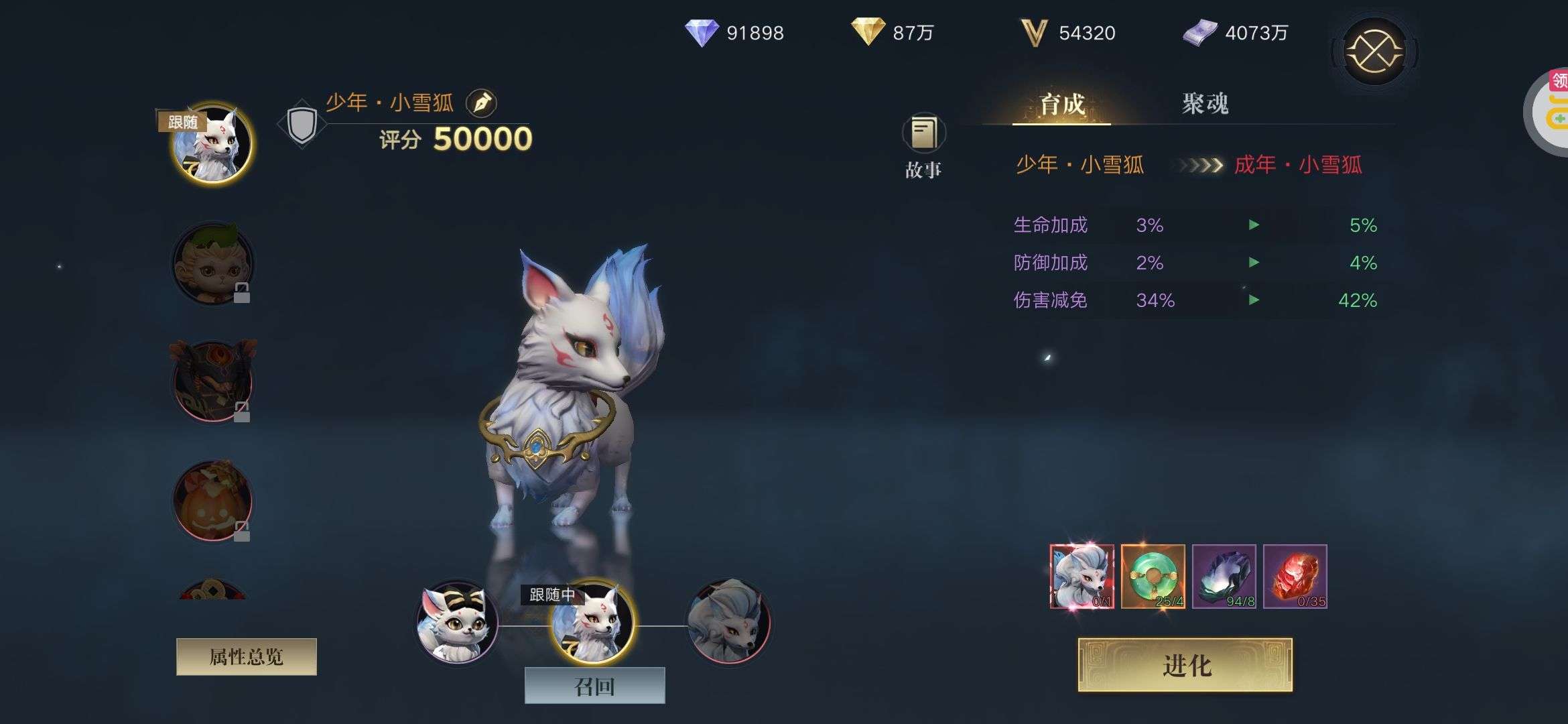The image size is (1568, 724).
Task: Click the 进化 evolve button
Action: [1185, 665]
